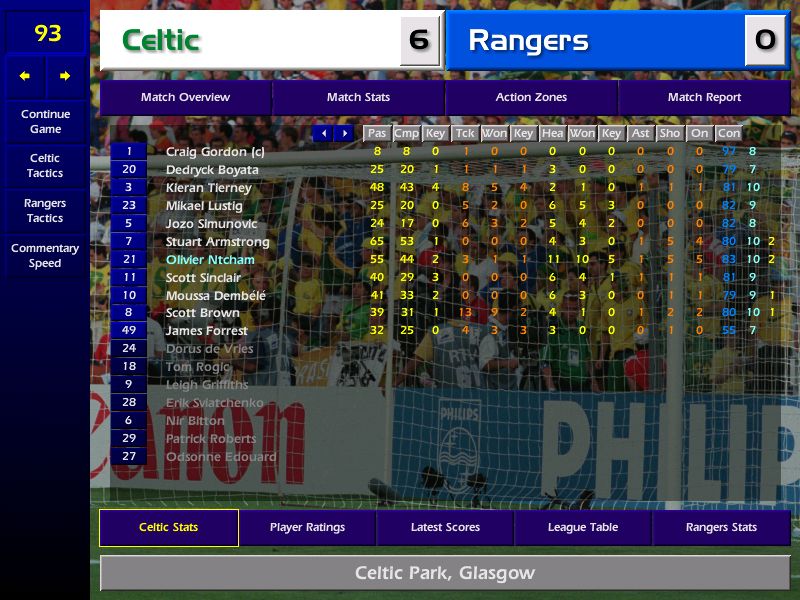Click the Continue Game button

tap(45, 122)
